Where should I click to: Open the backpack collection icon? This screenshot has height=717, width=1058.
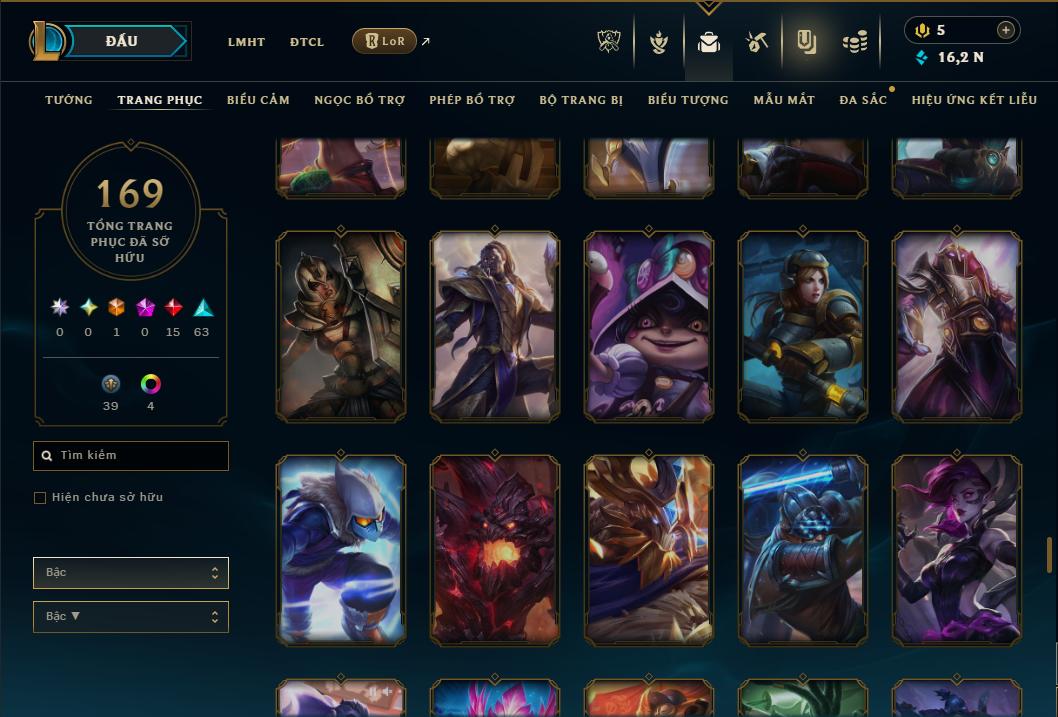coord(709,42)
